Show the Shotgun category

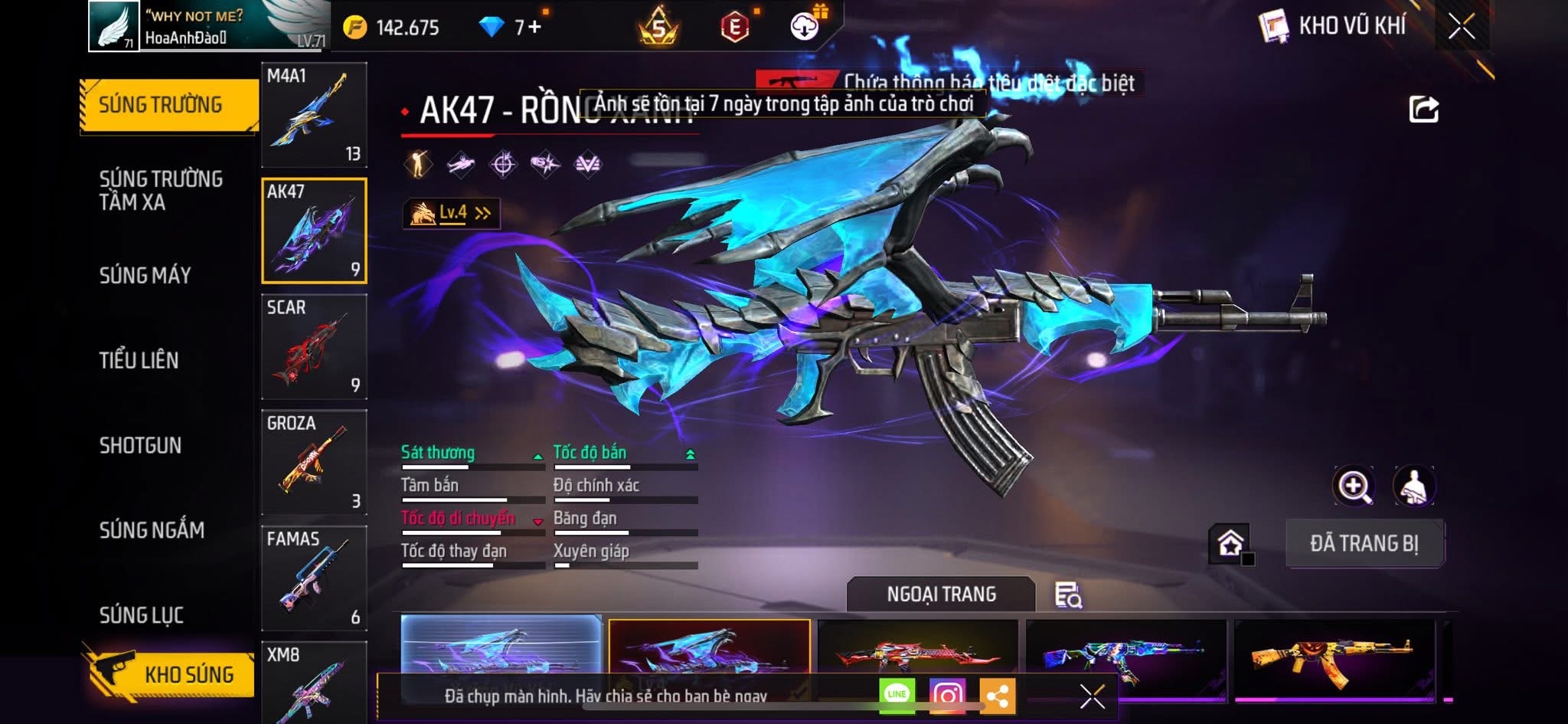pos(141,445)
